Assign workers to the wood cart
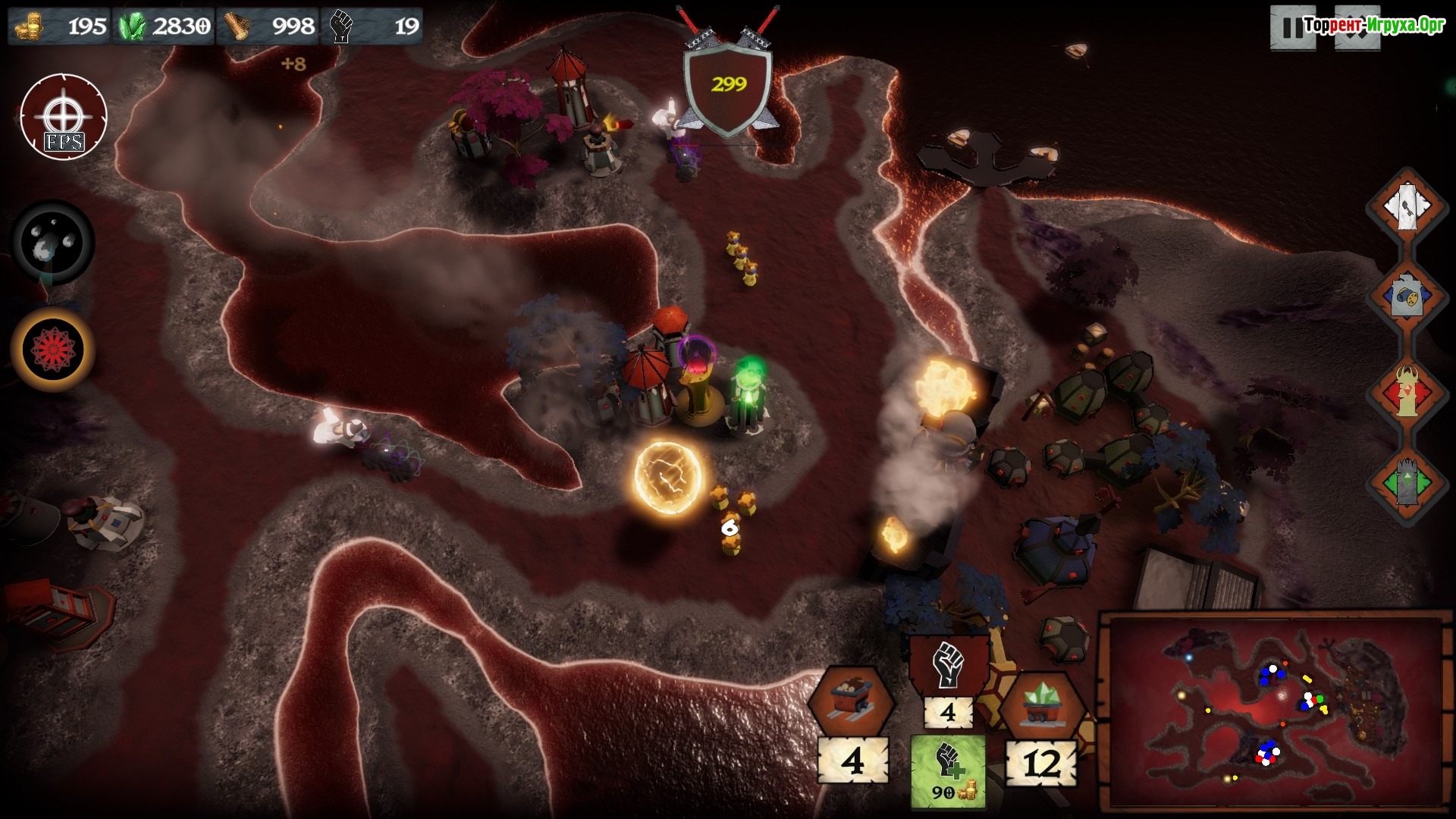 (x=851, y=700)
